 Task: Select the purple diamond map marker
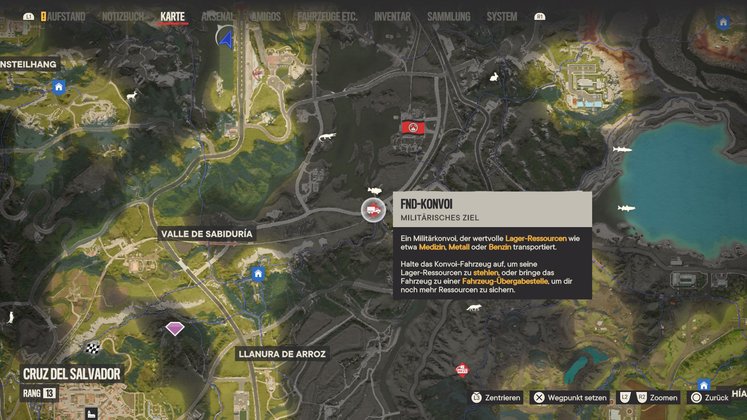(175, 329)
